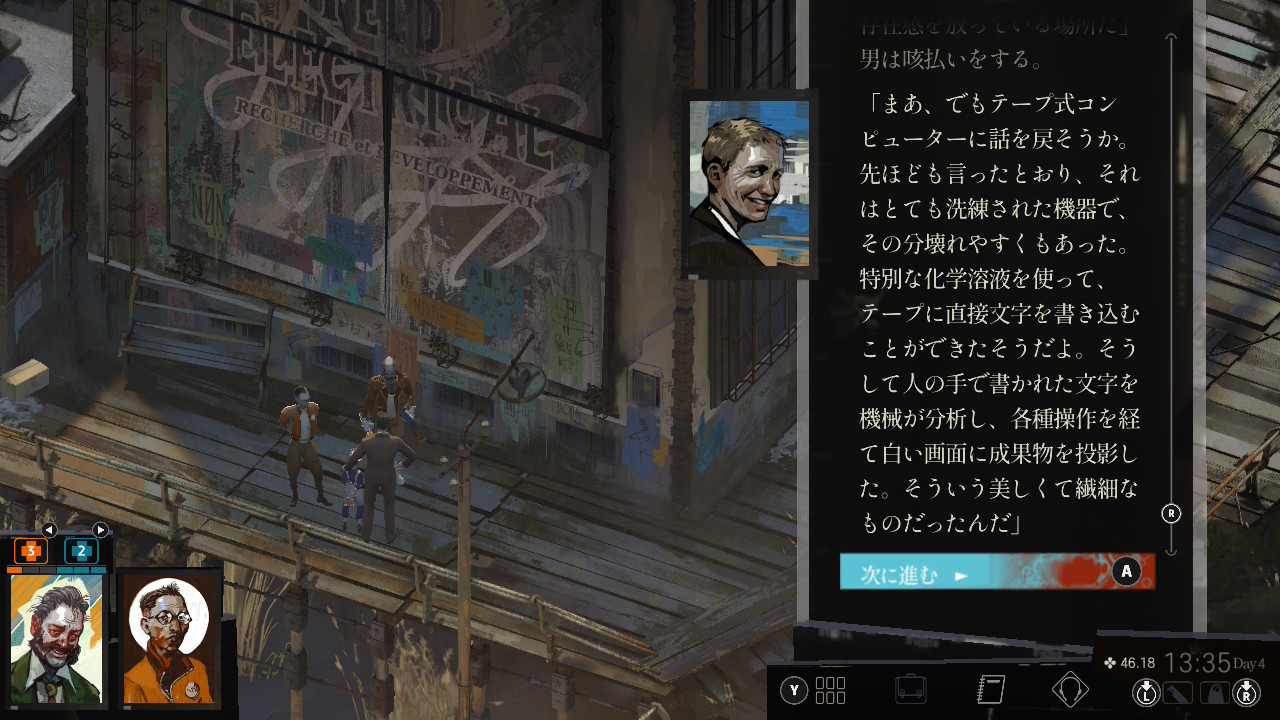Screen dimensions: 1280x720
Task: Continue dialogue with the 次に進む button
Action: (x=996, y=572)
